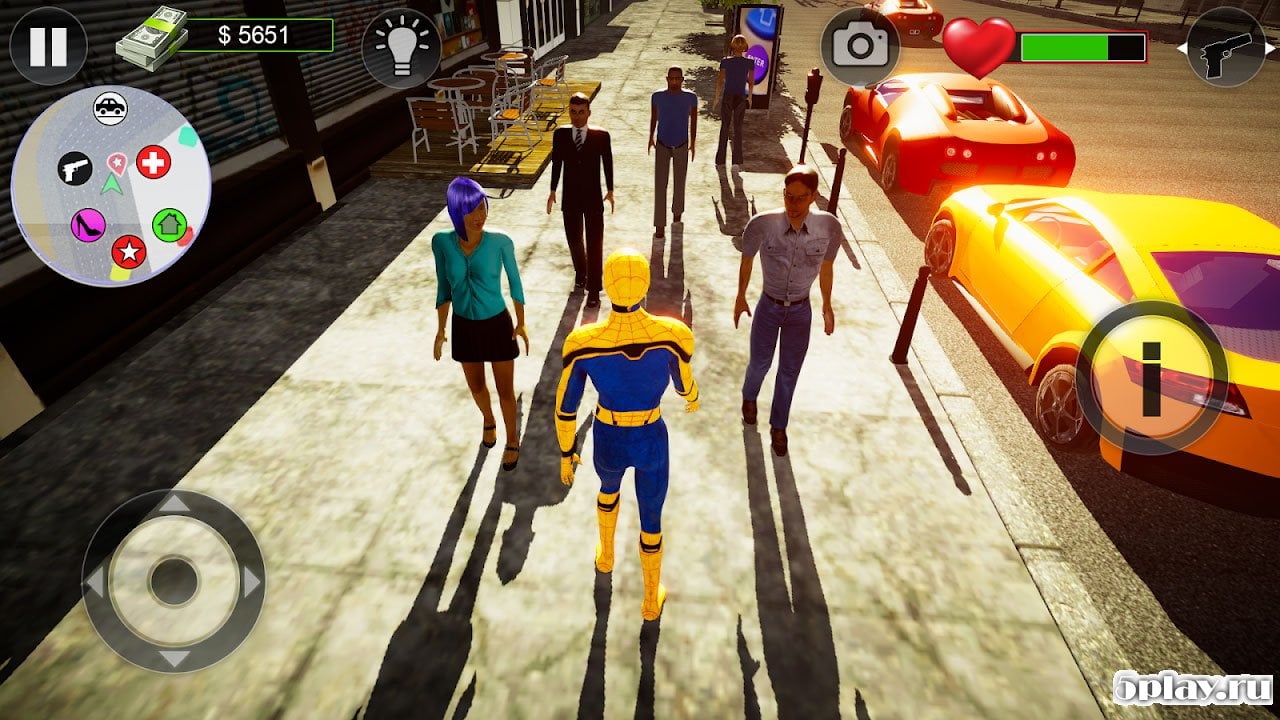This screenshot has height=720, width=1280.
Task: Pause the game
Action: (x=48, y=46)
